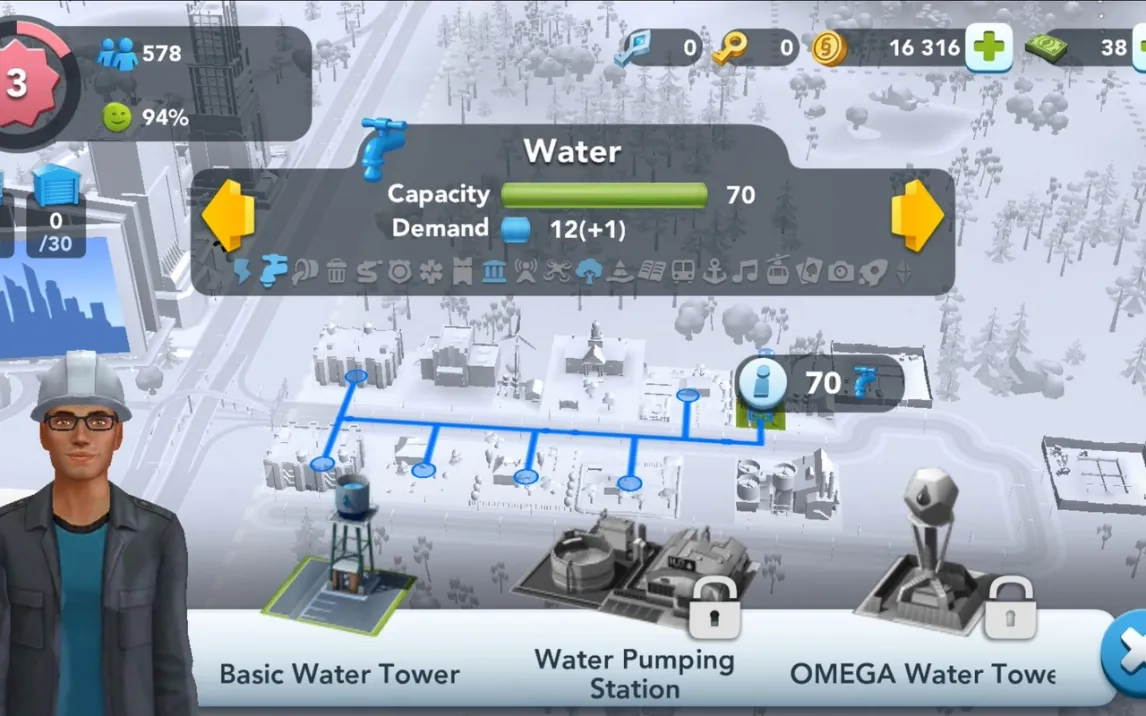The width and height of the screenshot is (1146, 716).
Task: Show the education book category
Action: (x=652, y=271)
